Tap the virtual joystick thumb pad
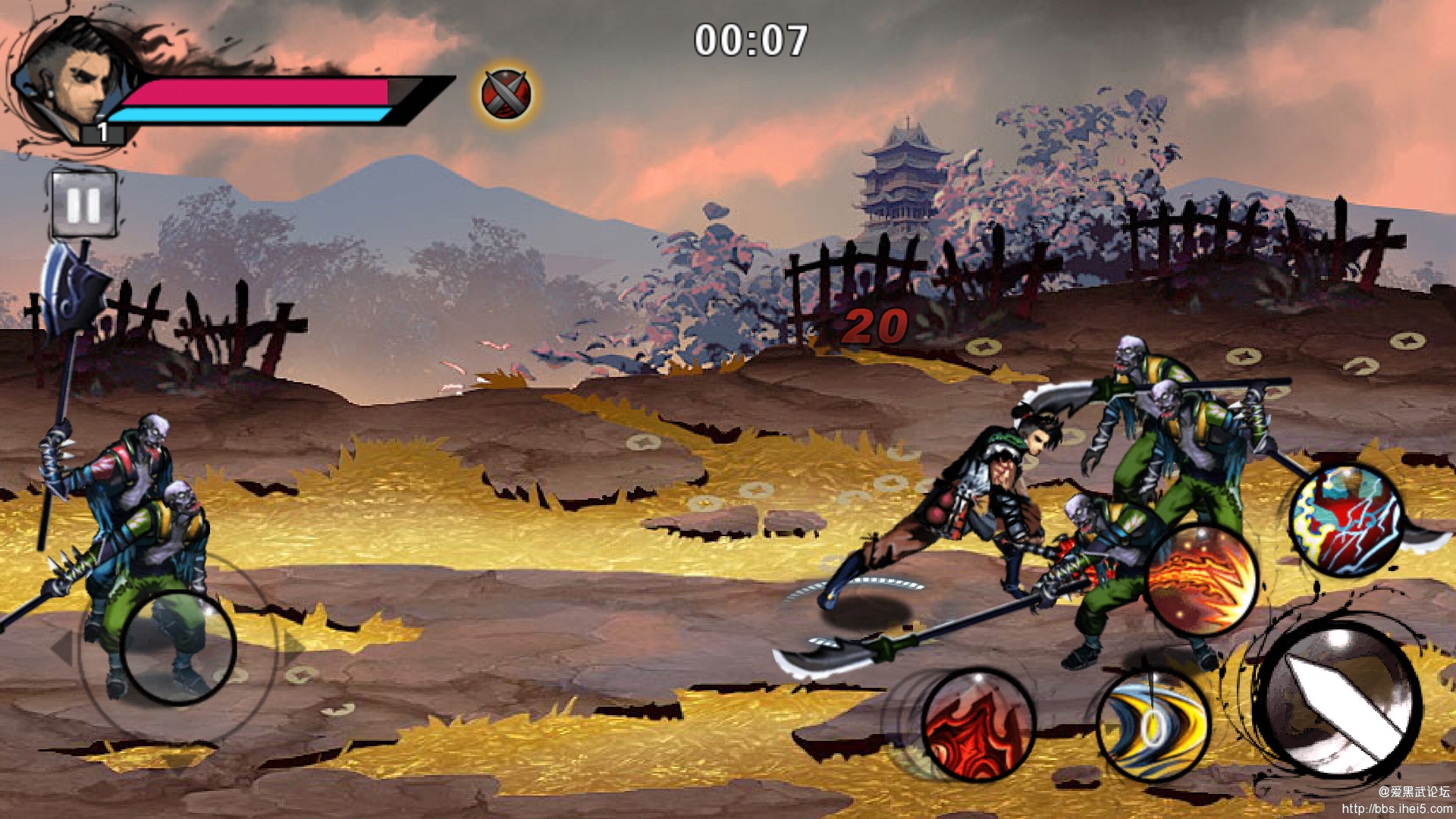This screenshot has width=1456, height=819. tap(178, 648)
